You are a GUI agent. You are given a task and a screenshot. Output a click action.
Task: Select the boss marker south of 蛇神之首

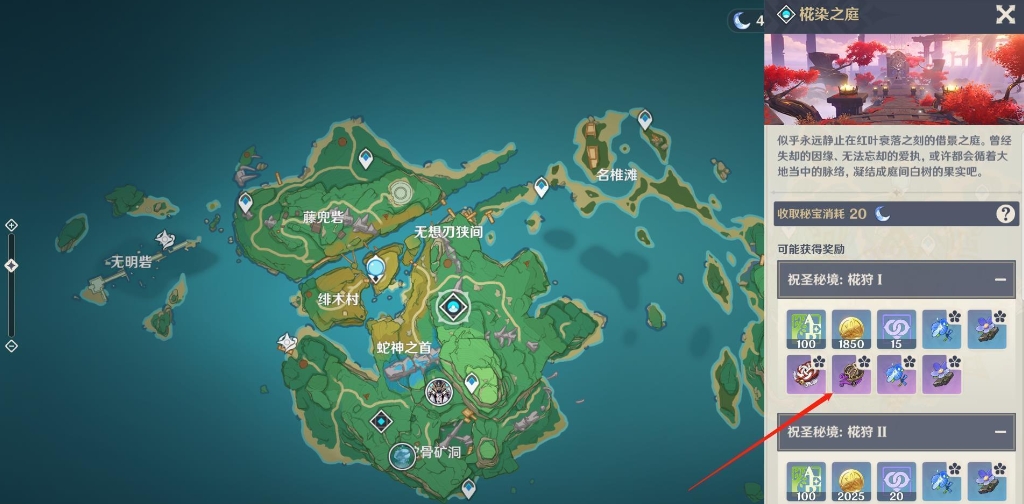click(x=436, y=390)
